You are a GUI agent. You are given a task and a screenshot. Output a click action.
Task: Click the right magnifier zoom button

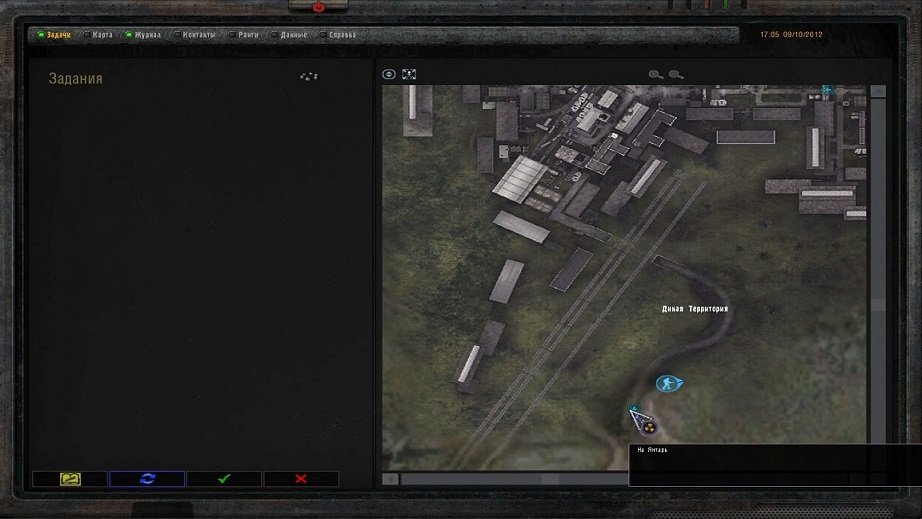[676, 74]
